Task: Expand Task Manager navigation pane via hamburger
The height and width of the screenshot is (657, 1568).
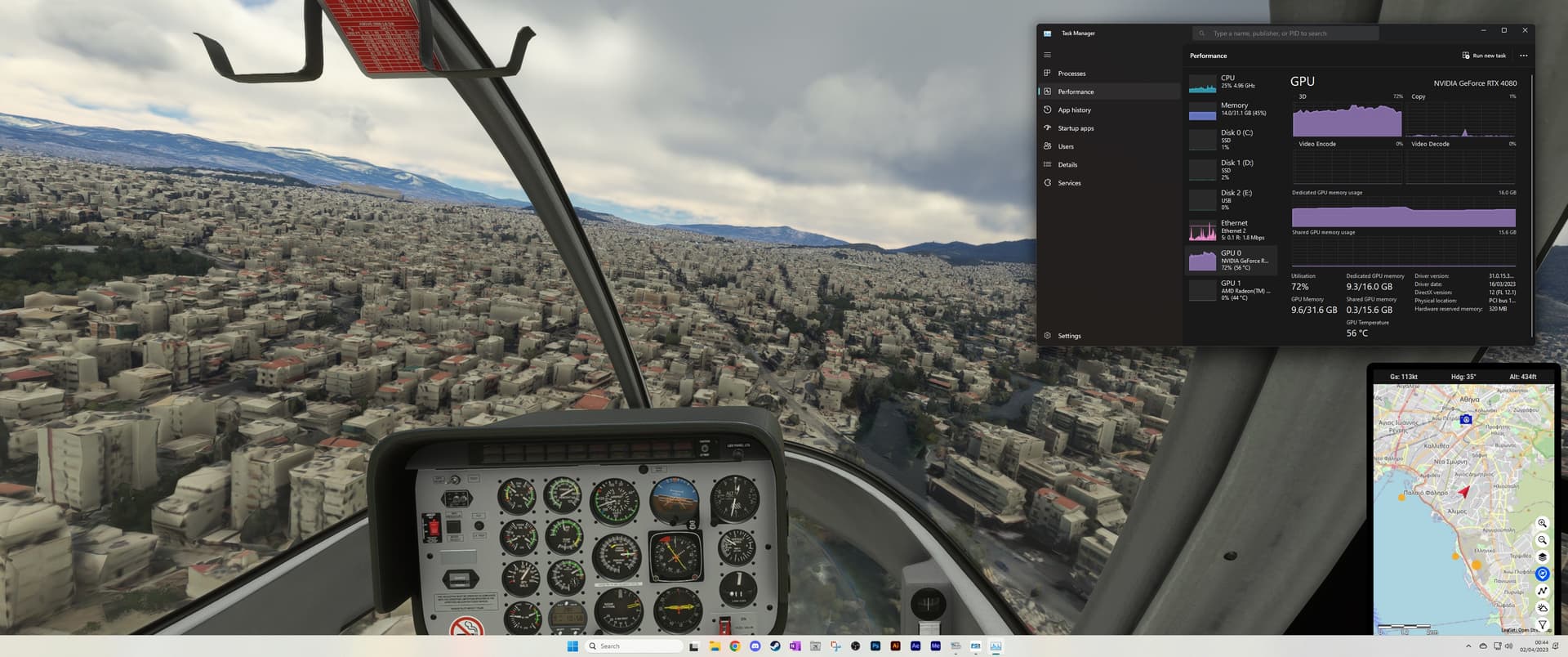Action: coord(1048,54)
